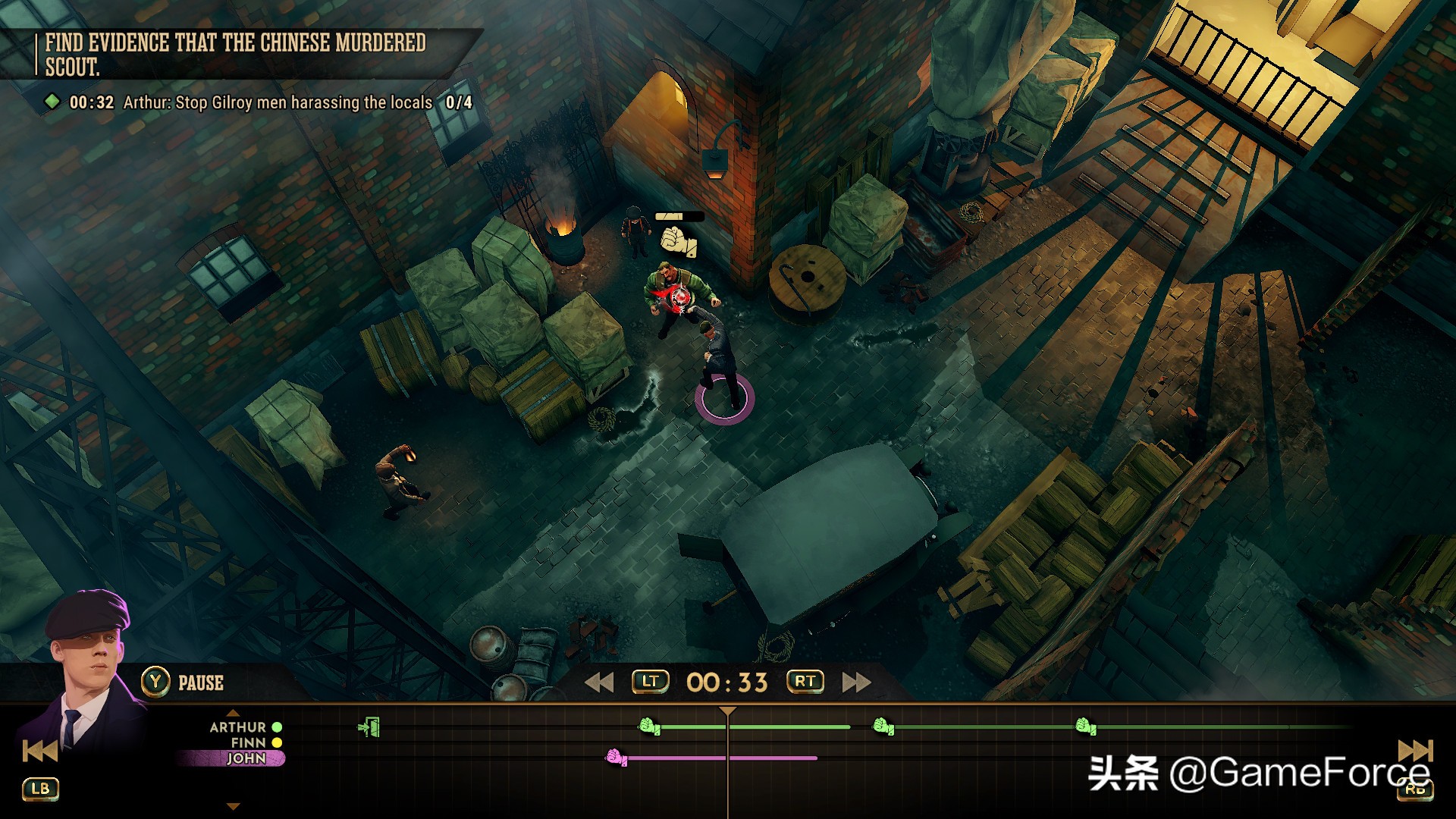Viewport: 1456px width, 819px height.
Task: Fast-forward the timeline with the double-right arrows
Action: pos(856,682)
